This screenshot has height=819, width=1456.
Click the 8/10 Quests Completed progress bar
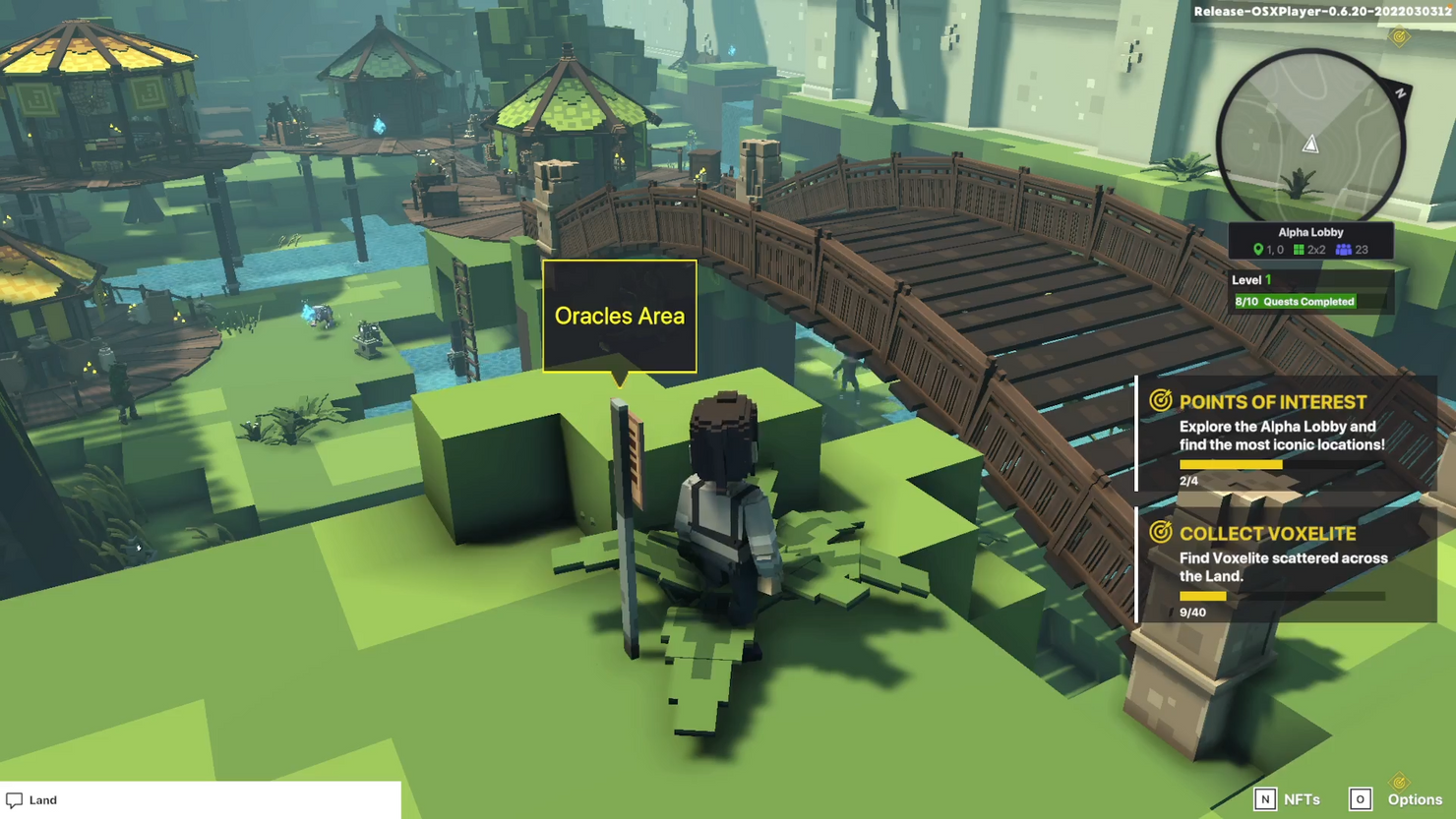pyautogui.click(x=1297, y=301)
